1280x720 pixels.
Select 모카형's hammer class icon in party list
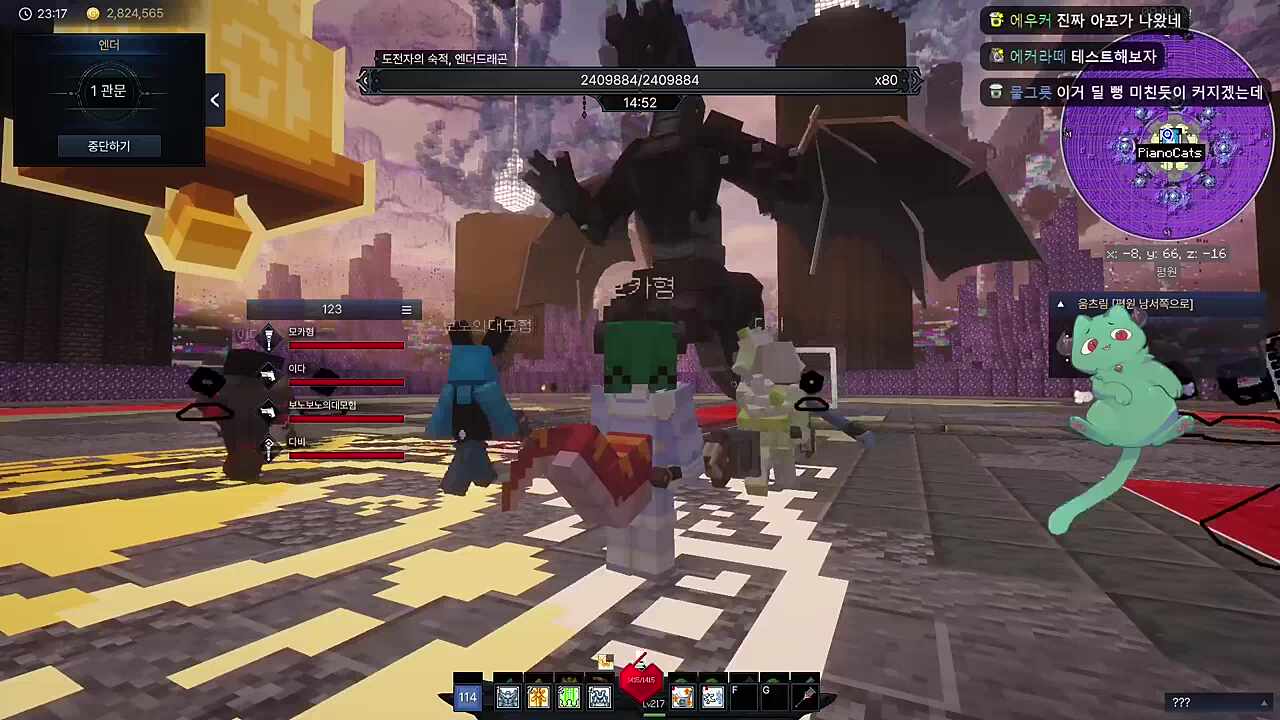coord(268,335)
